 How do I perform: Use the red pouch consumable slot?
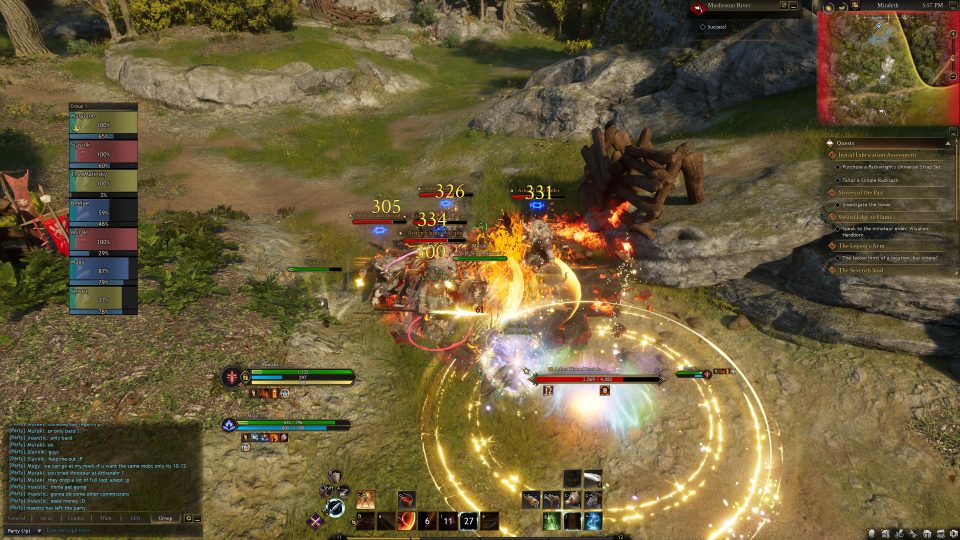[x=407, y=499]
